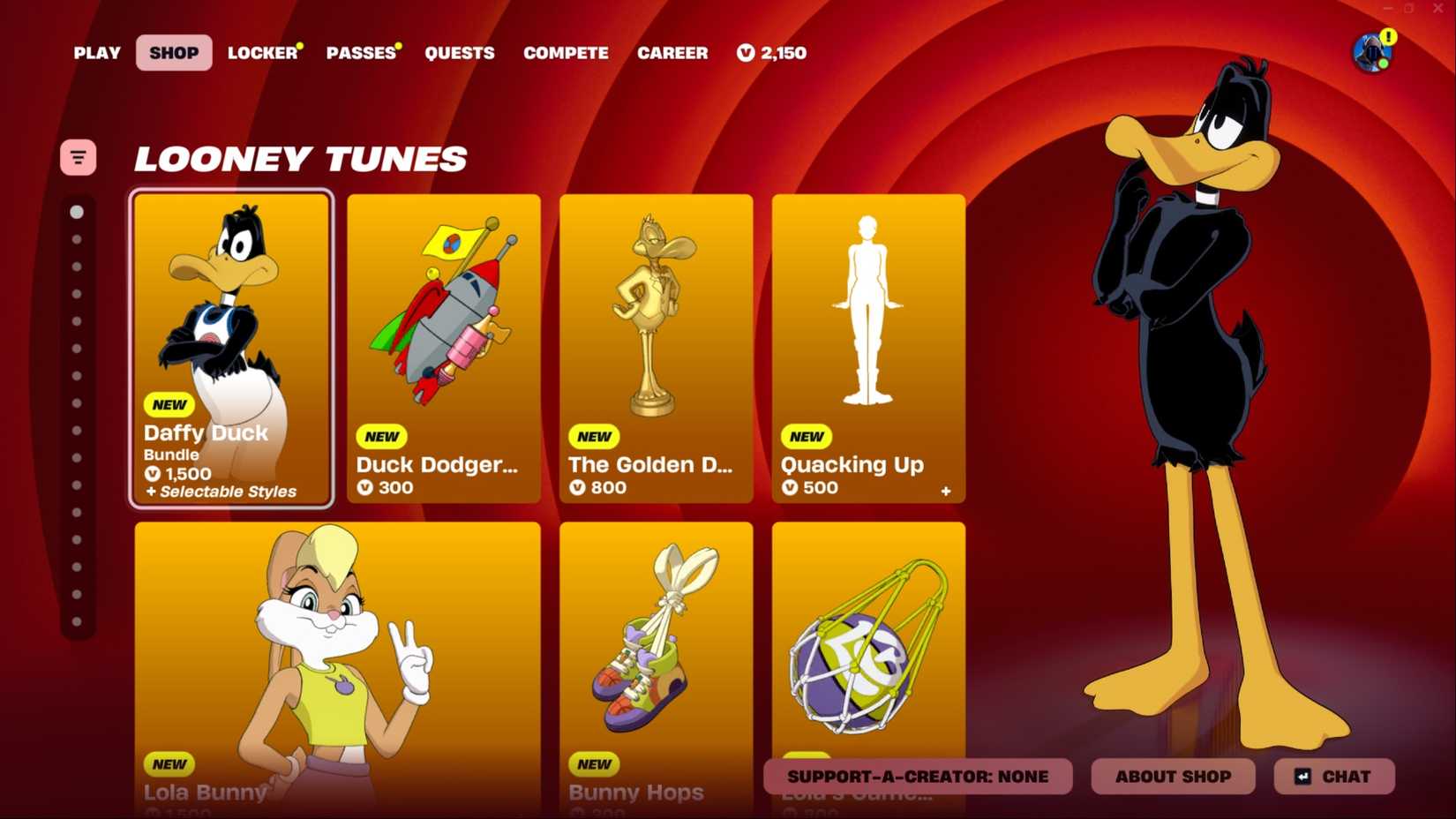Open the PASSES tab

click(360, 53)
